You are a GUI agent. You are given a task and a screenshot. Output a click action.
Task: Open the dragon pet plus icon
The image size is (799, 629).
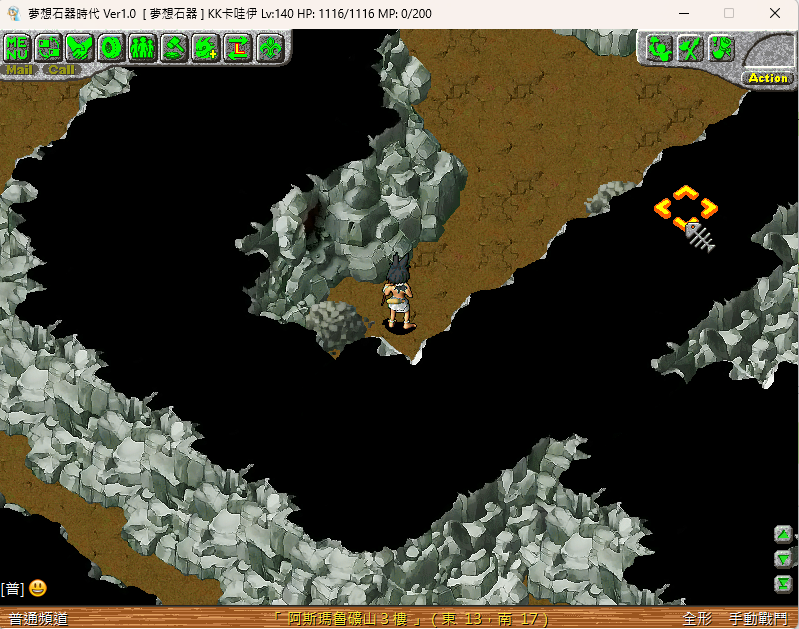(206, 47)
